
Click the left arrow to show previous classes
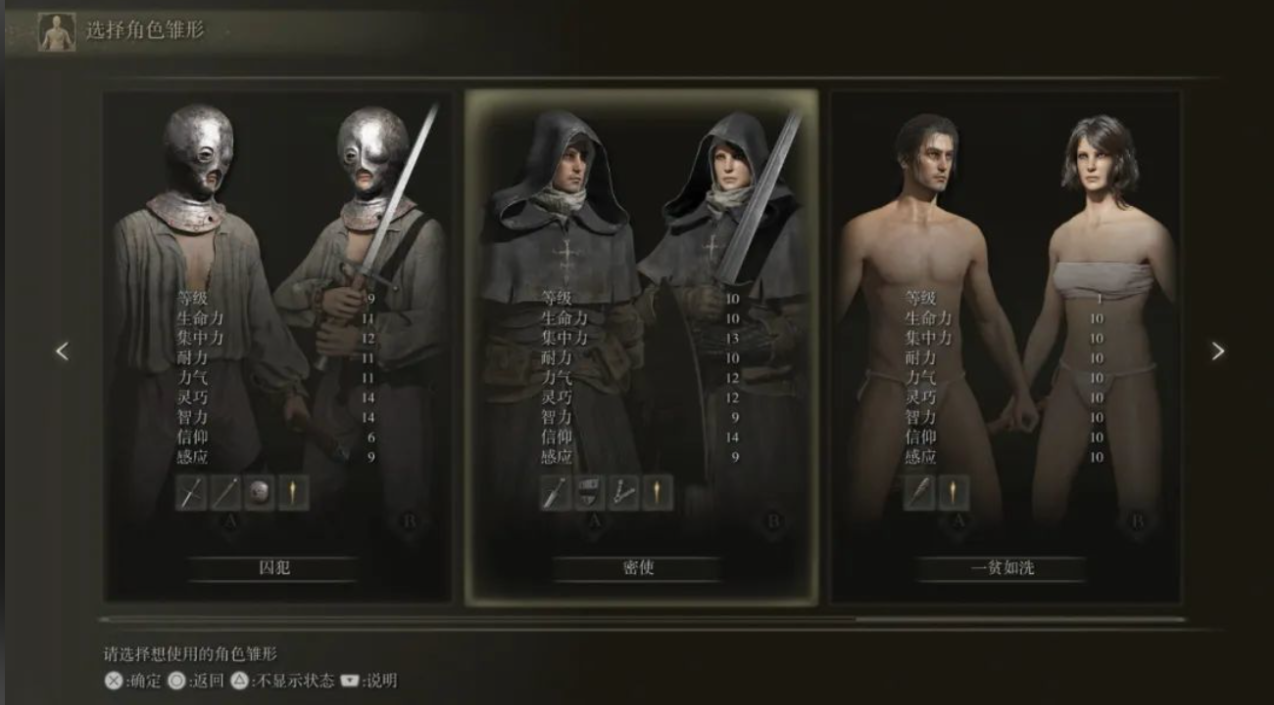pos(62,351)
